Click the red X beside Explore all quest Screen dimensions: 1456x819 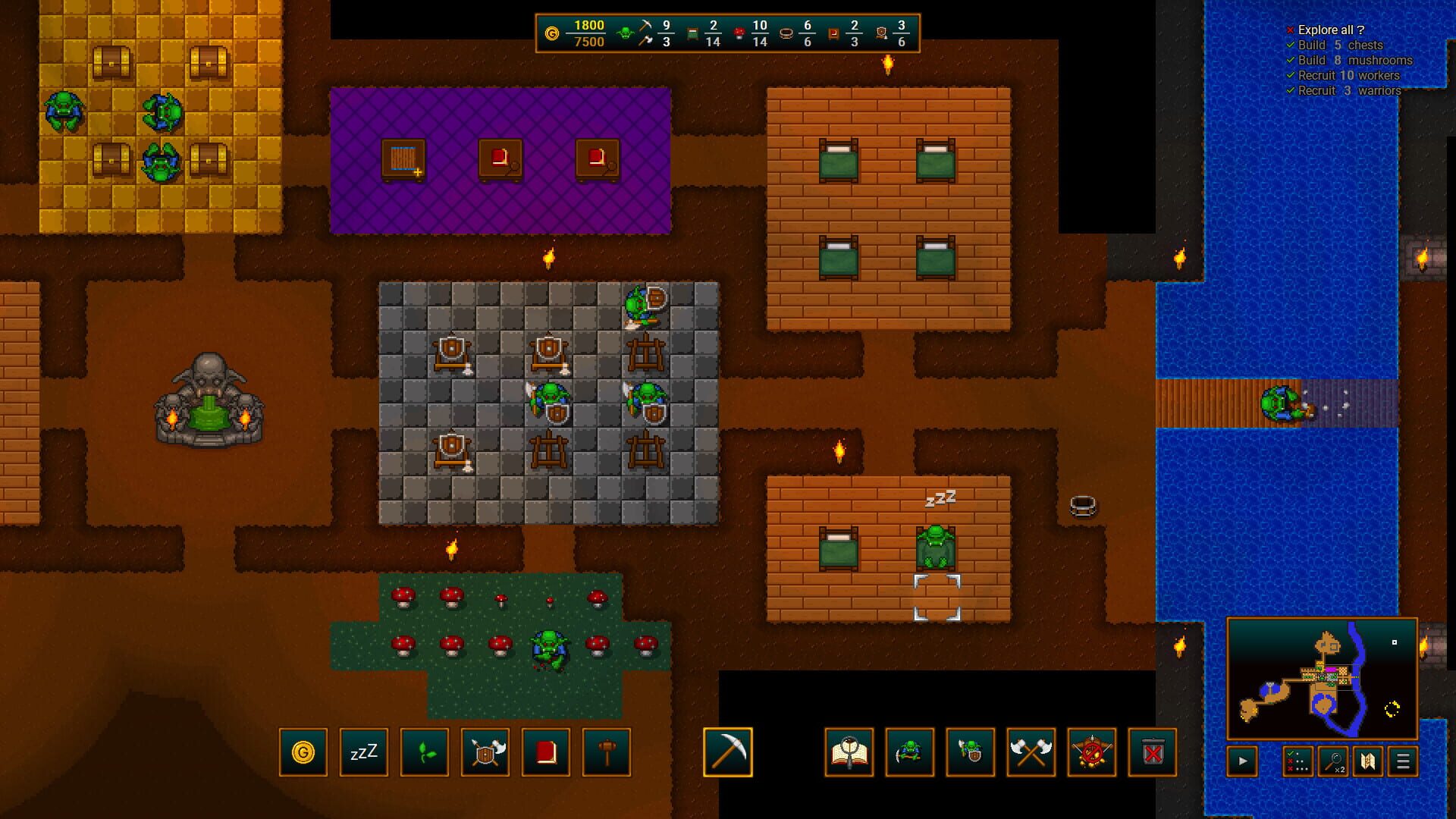1290,30
